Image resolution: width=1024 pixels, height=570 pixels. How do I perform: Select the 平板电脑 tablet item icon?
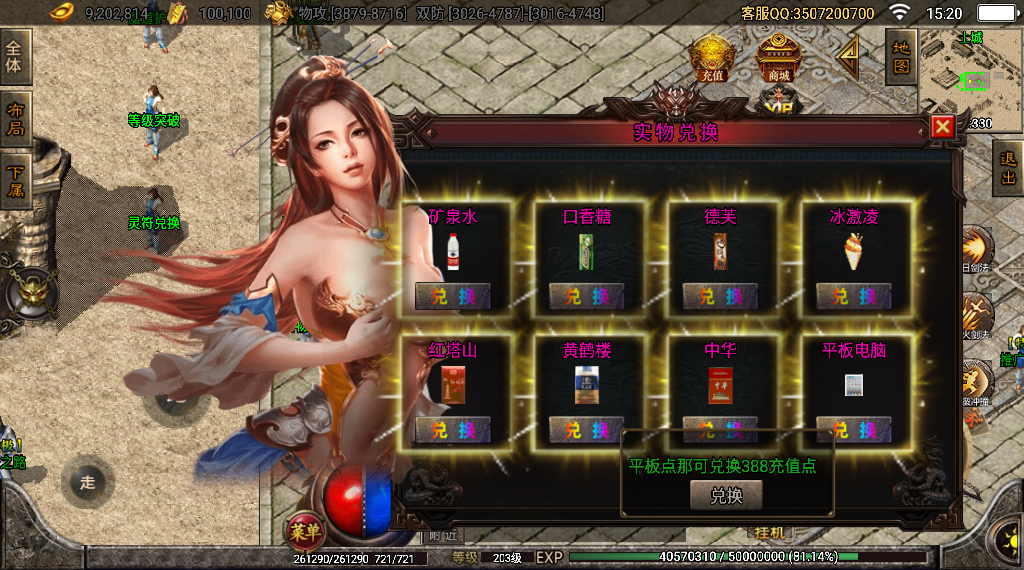(x=853, y=387)
